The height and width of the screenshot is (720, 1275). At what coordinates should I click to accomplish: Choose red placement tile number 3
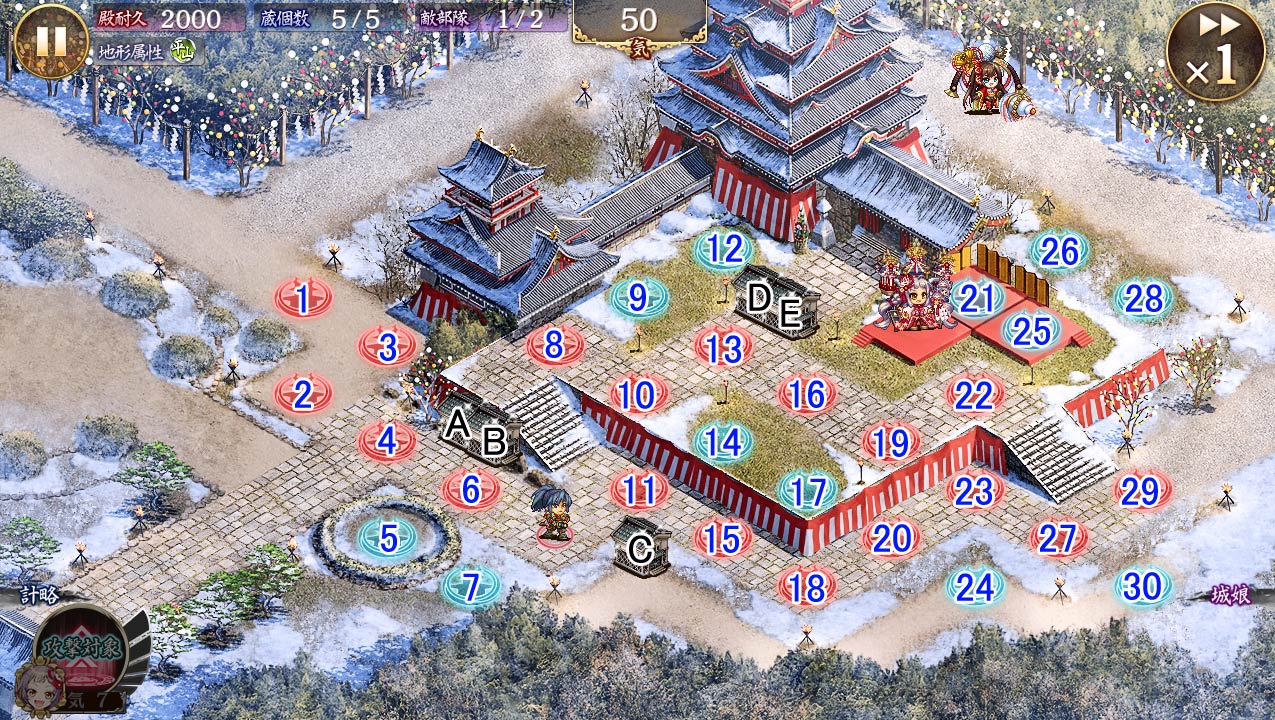coord(388,347)
